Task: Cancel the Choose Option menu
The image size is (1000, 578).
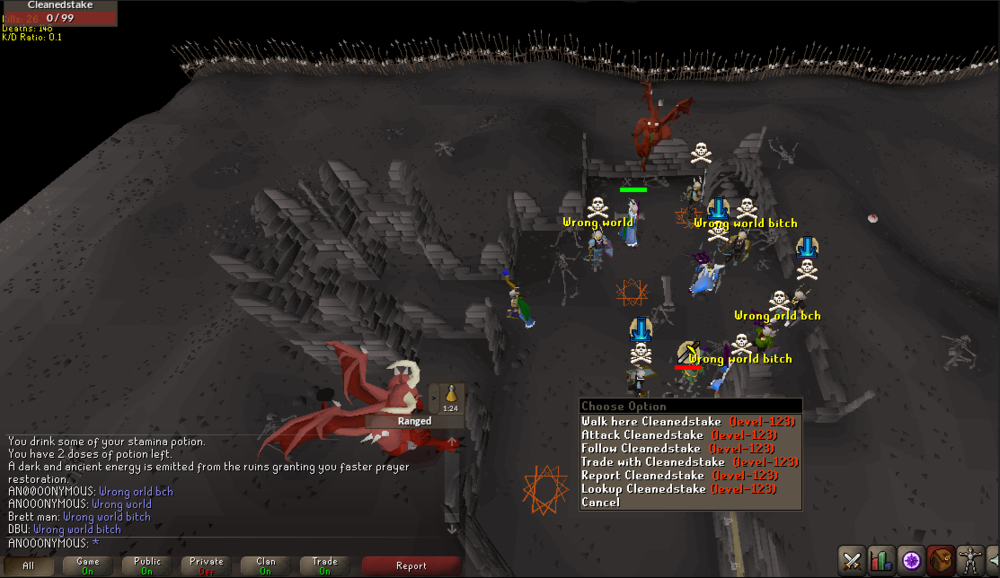Action: [601, 502]
